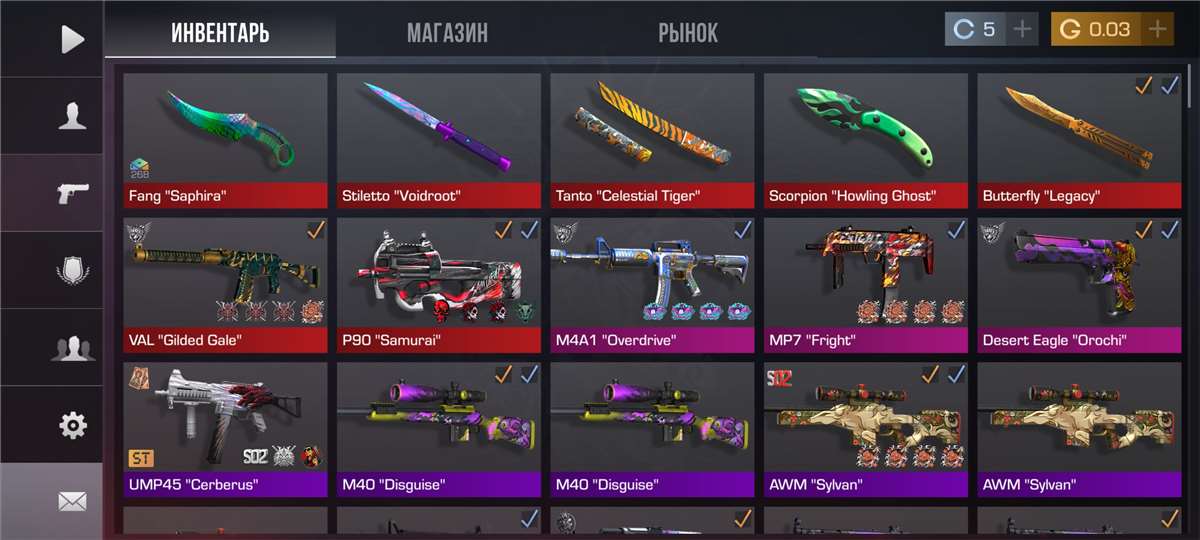Select the Butterfly "Legacy" knife

(1079, 137)
